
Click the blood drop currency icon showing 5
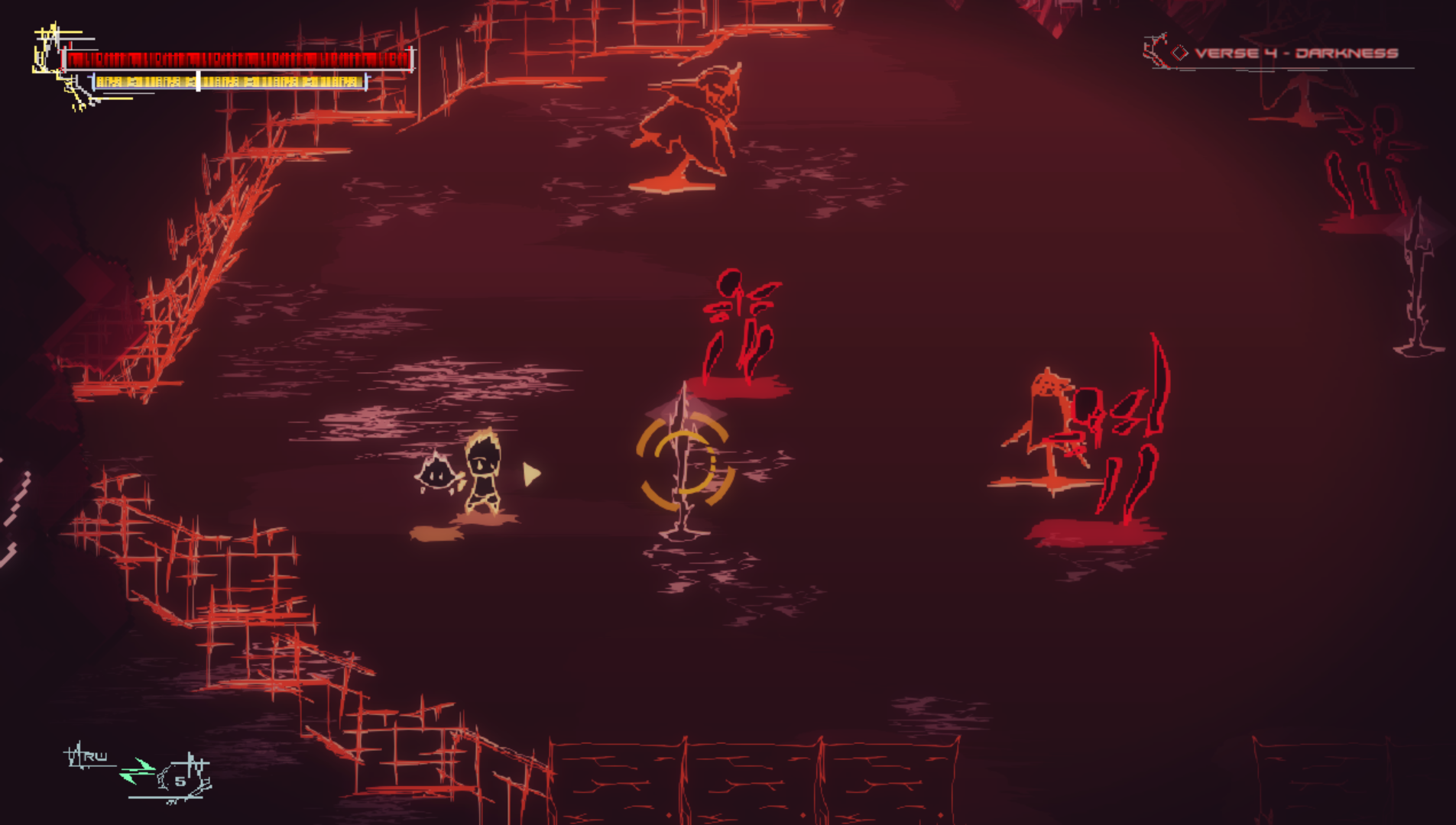pyautogui.click(x=180, y=777)
